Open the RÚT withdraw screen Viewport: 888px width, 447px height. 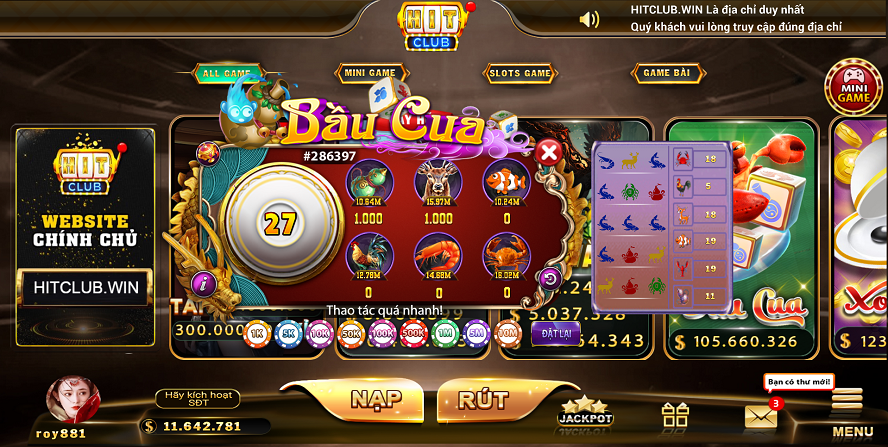click(483, 400)
